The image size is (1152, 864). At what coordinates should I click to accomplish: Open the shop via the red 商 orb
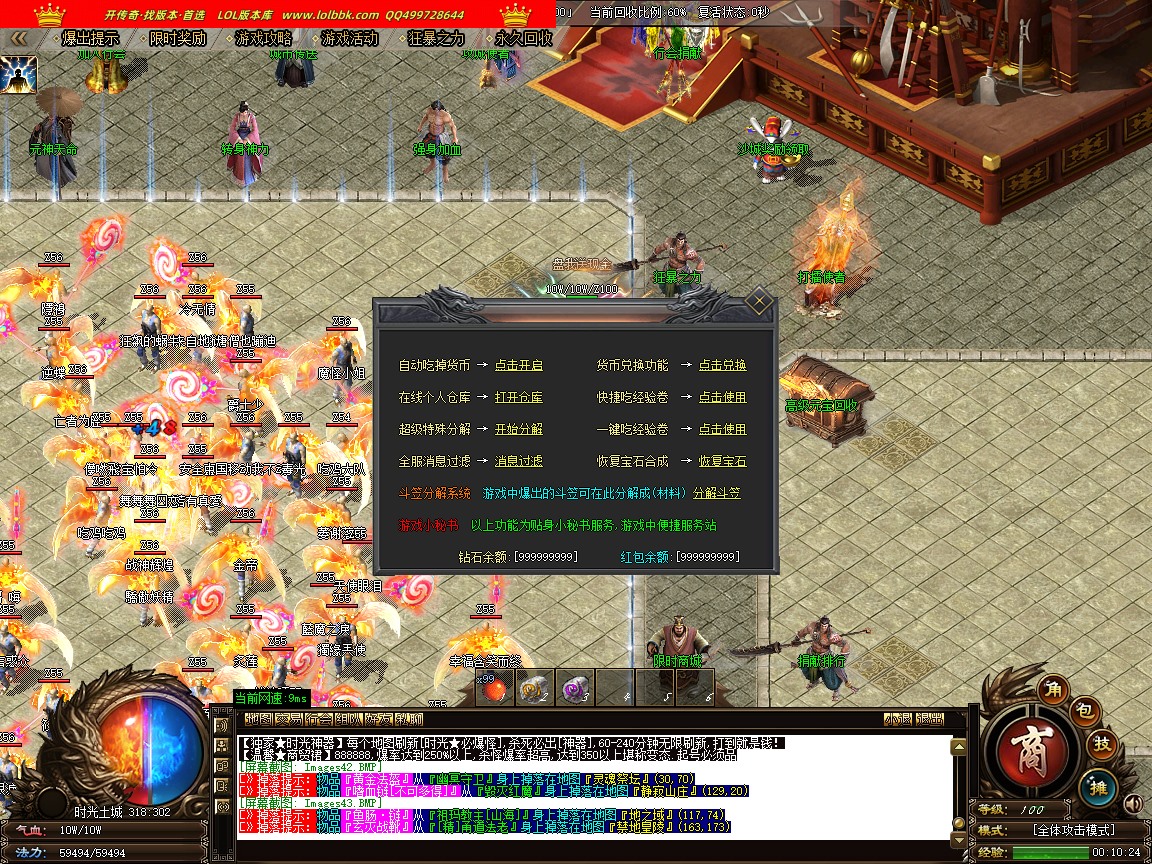click(x=1029, y=748)
